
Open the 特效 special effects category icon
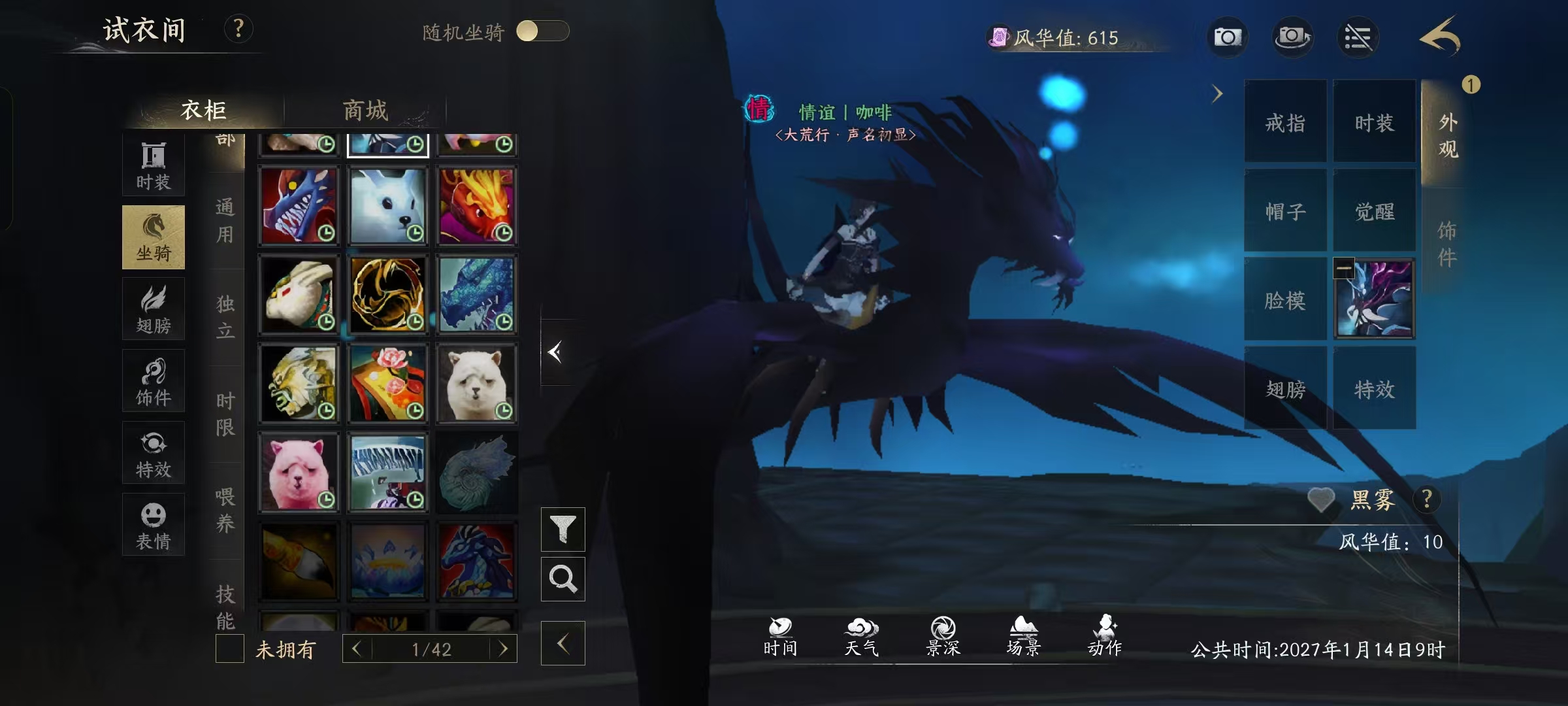154,452
